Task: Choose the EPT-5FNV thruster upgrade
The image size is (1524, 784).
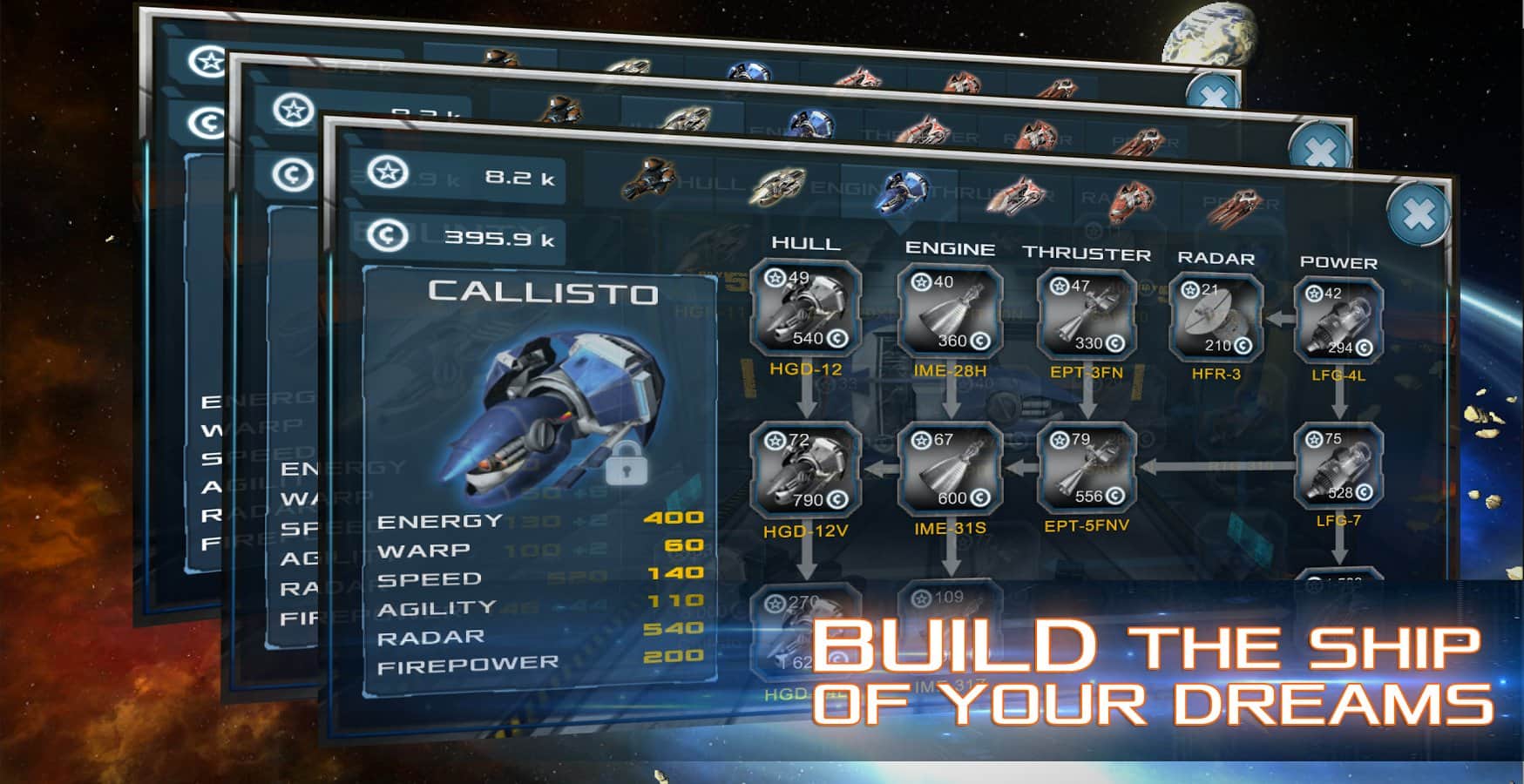Action: pos(1087,469)
